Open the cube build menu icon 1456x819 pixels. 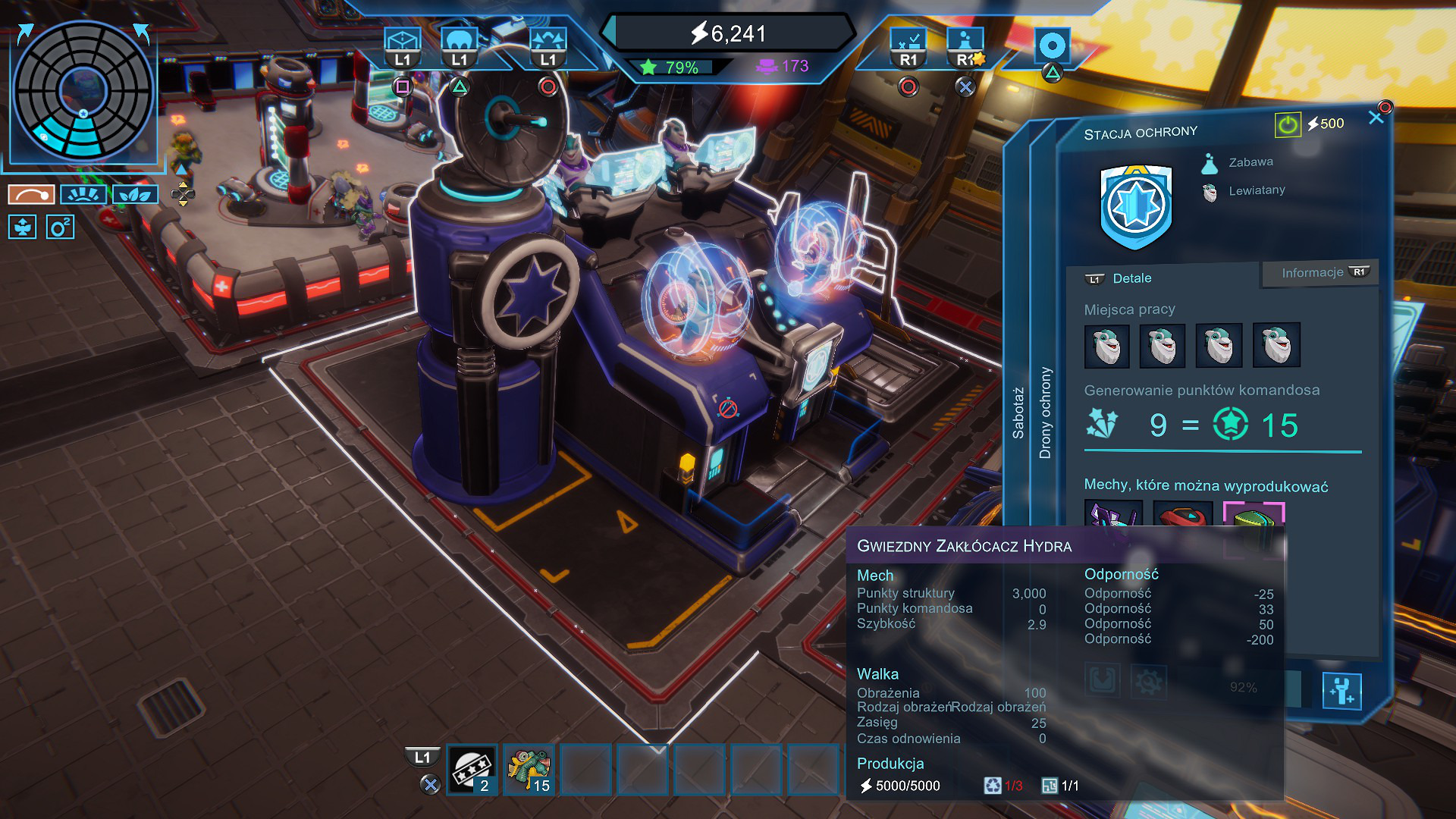point(402,40)
